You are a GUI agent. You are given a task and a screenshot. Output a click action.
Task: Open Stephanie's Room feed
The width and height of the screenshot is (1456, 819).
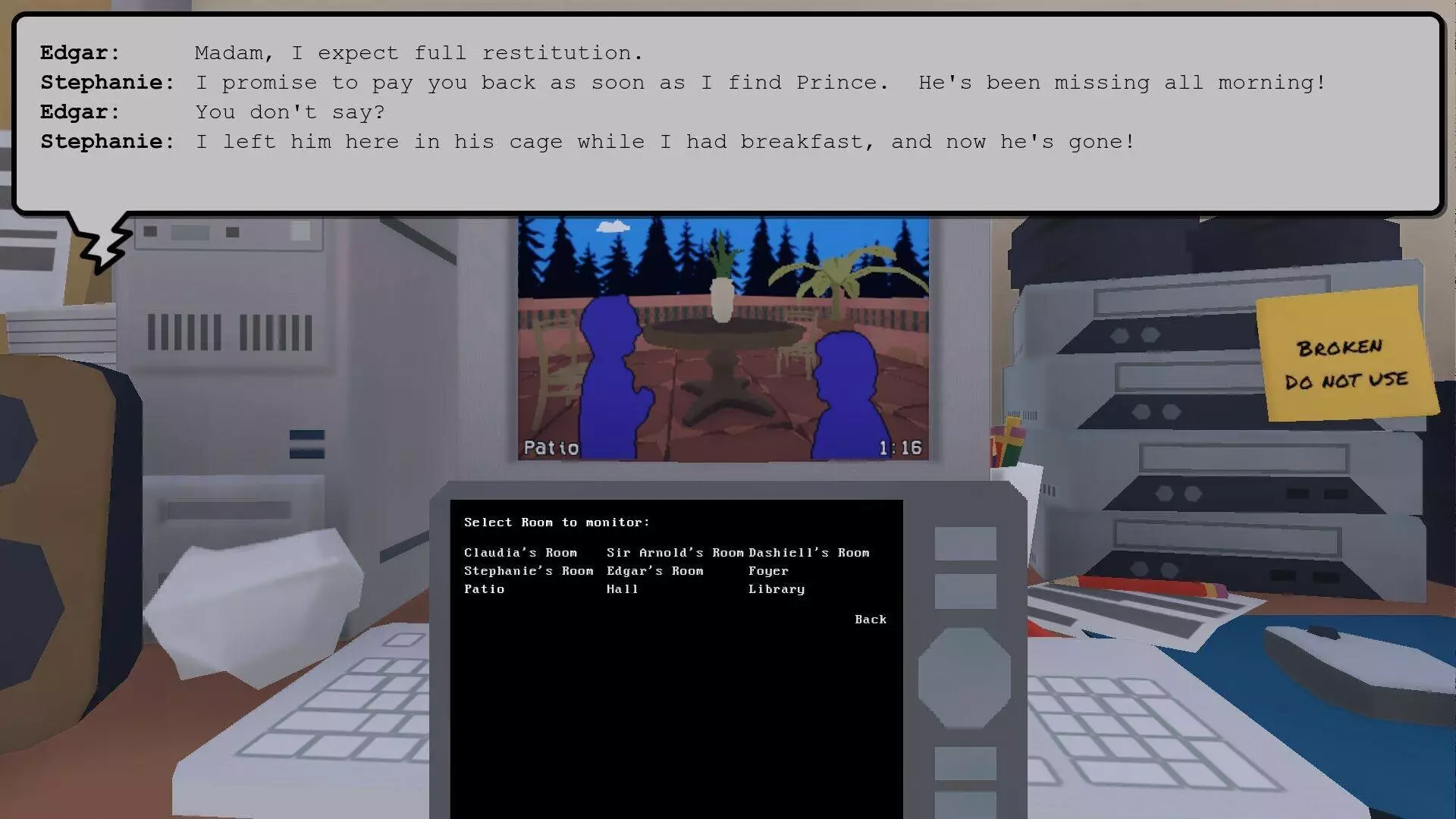coord(529,570)
